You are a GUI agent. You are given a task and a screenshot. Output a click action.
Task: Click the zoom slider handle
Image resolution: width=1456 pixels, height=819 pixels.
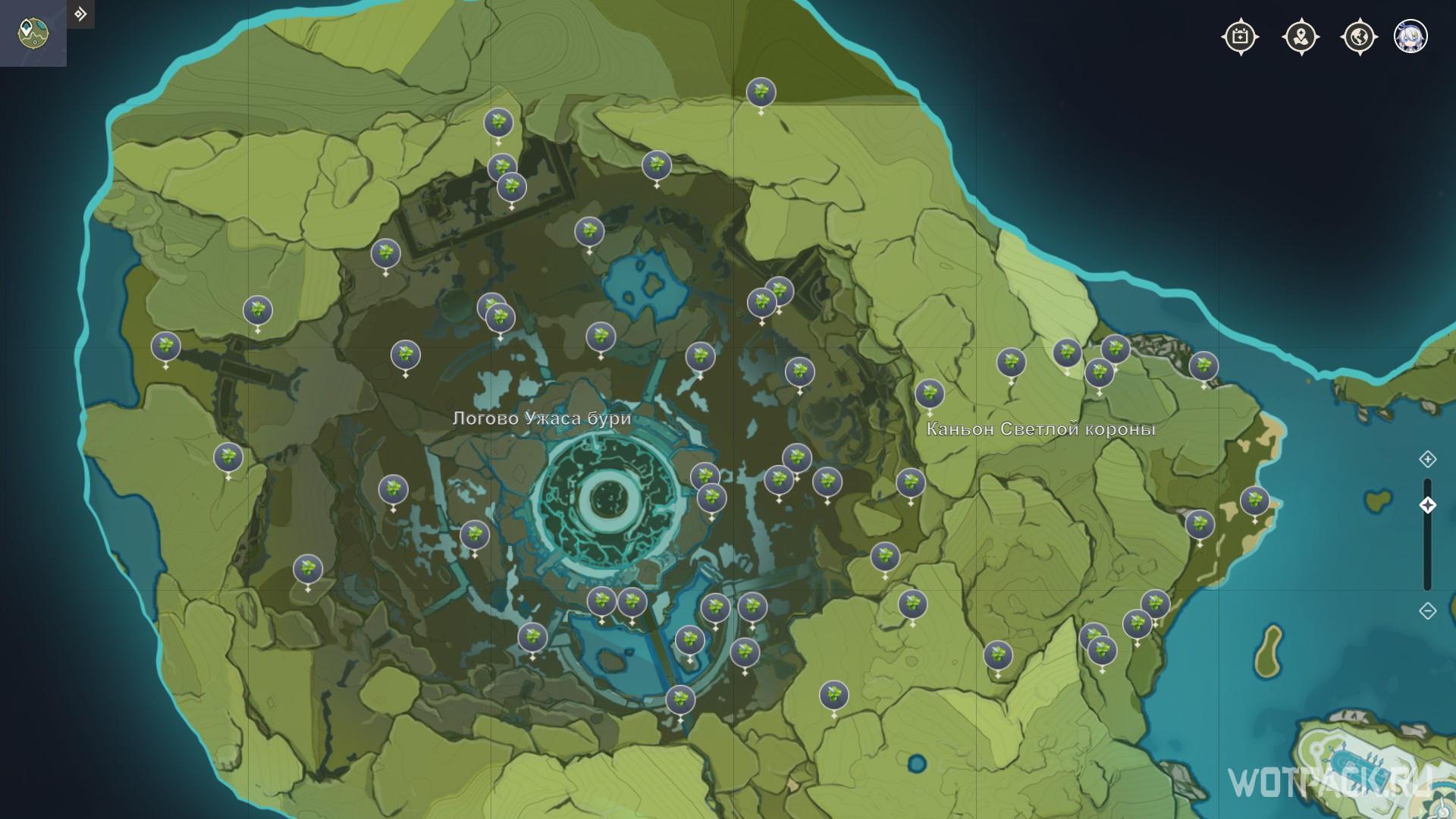[x=1427, y=505]
